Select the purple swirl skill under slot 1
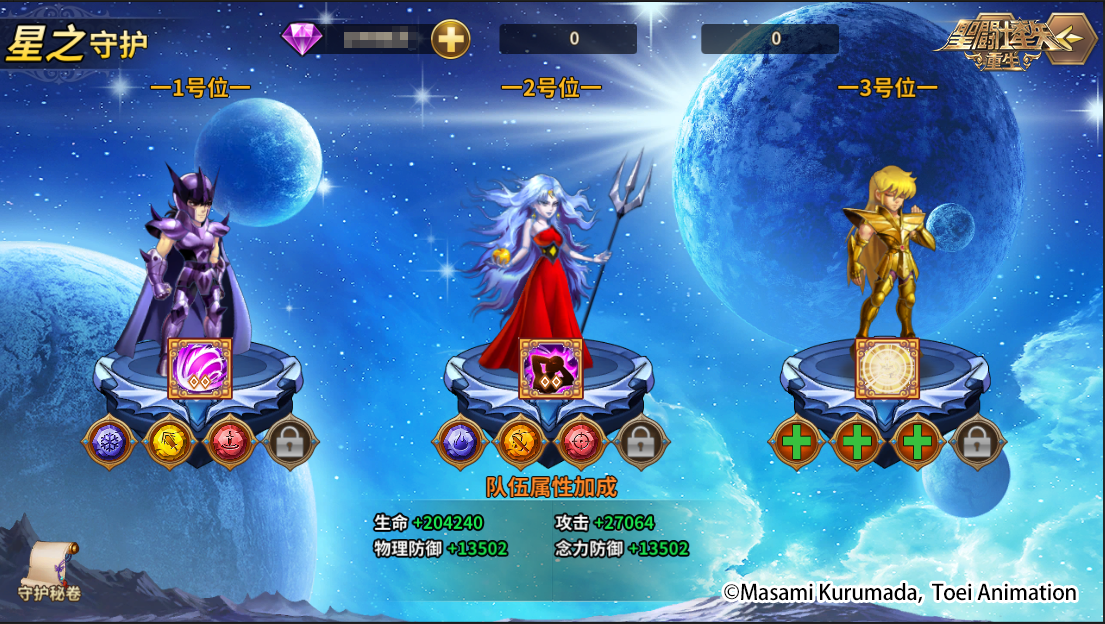Viewport: 1105px width, 624px height. [x=200, y=368]
